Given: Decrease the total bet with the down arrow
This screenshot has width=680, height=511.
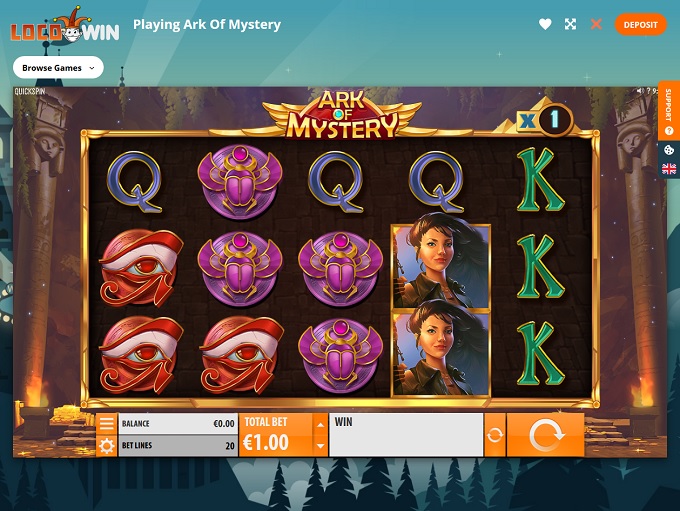Looking at the screenshot, I should coord(320,446).
